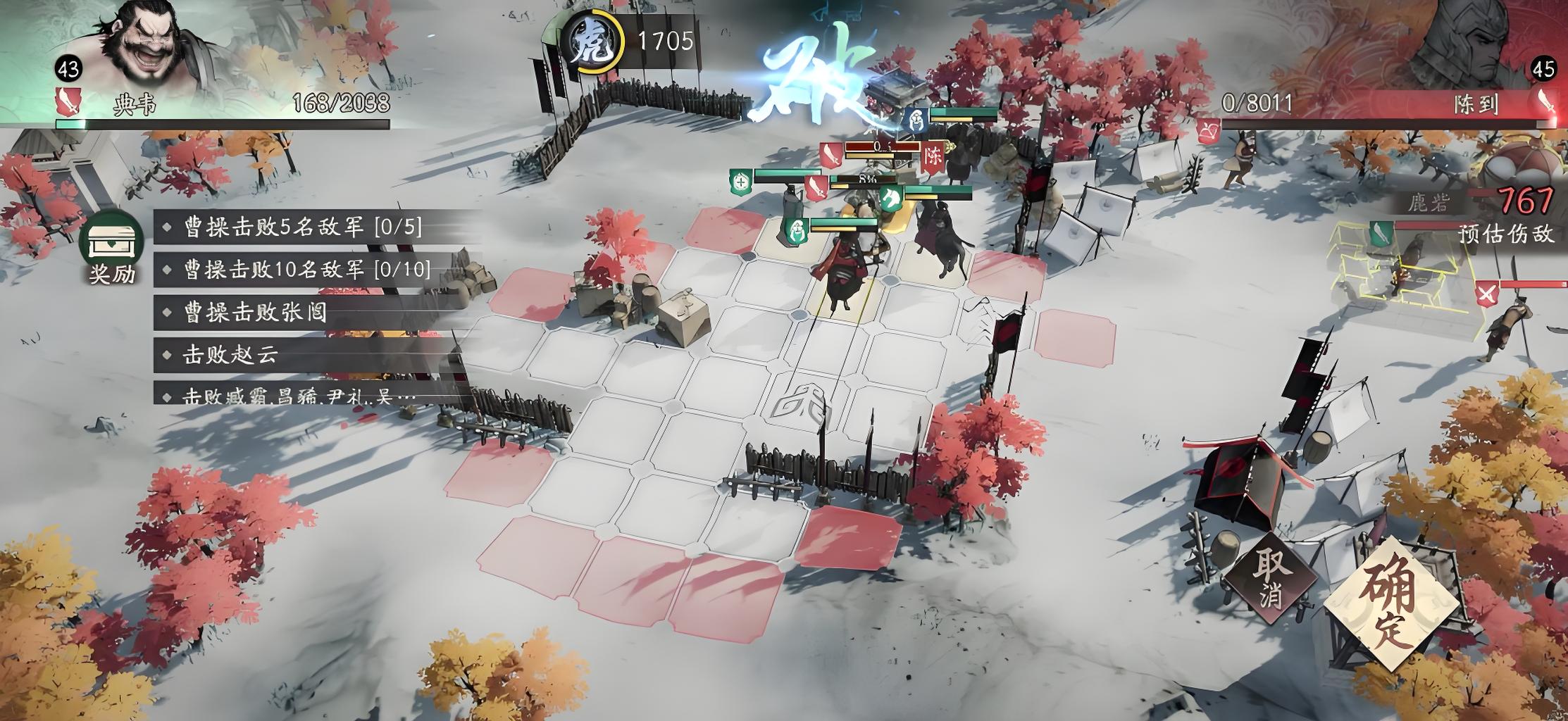Image resolution: width=1568 pixels, height=721 pixels.
Task: Click the 虎 emblem icon
Action: click(x=589, y=41)
